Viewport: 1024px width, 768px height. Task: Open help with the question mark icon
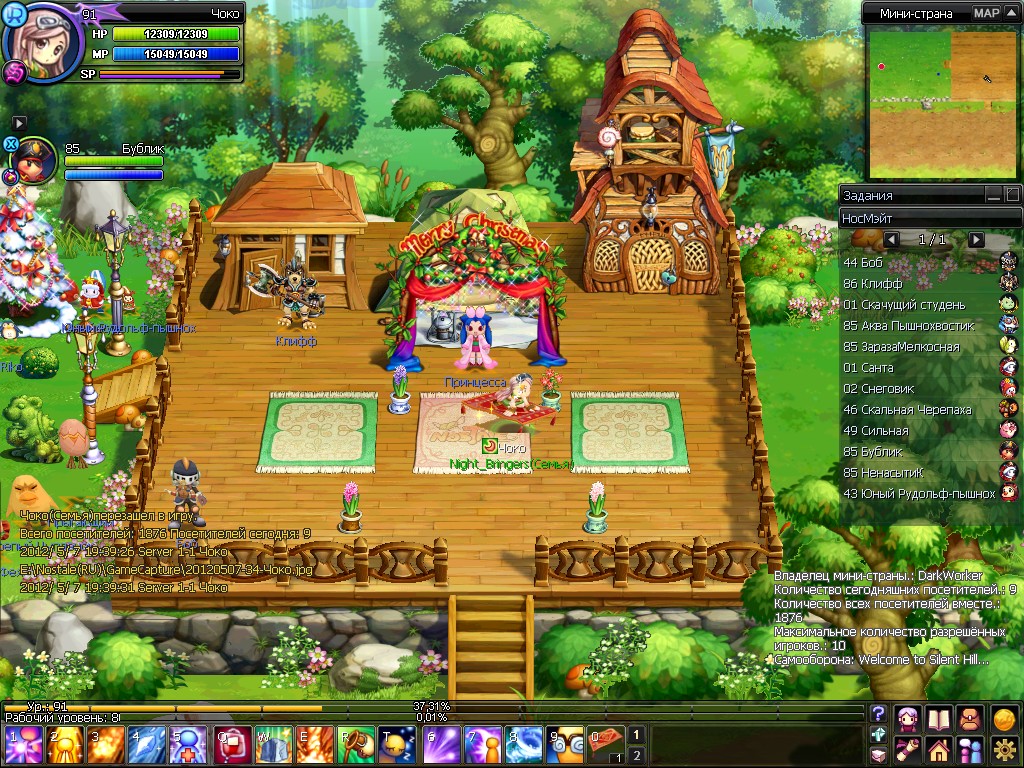click(x=878, y=713)
